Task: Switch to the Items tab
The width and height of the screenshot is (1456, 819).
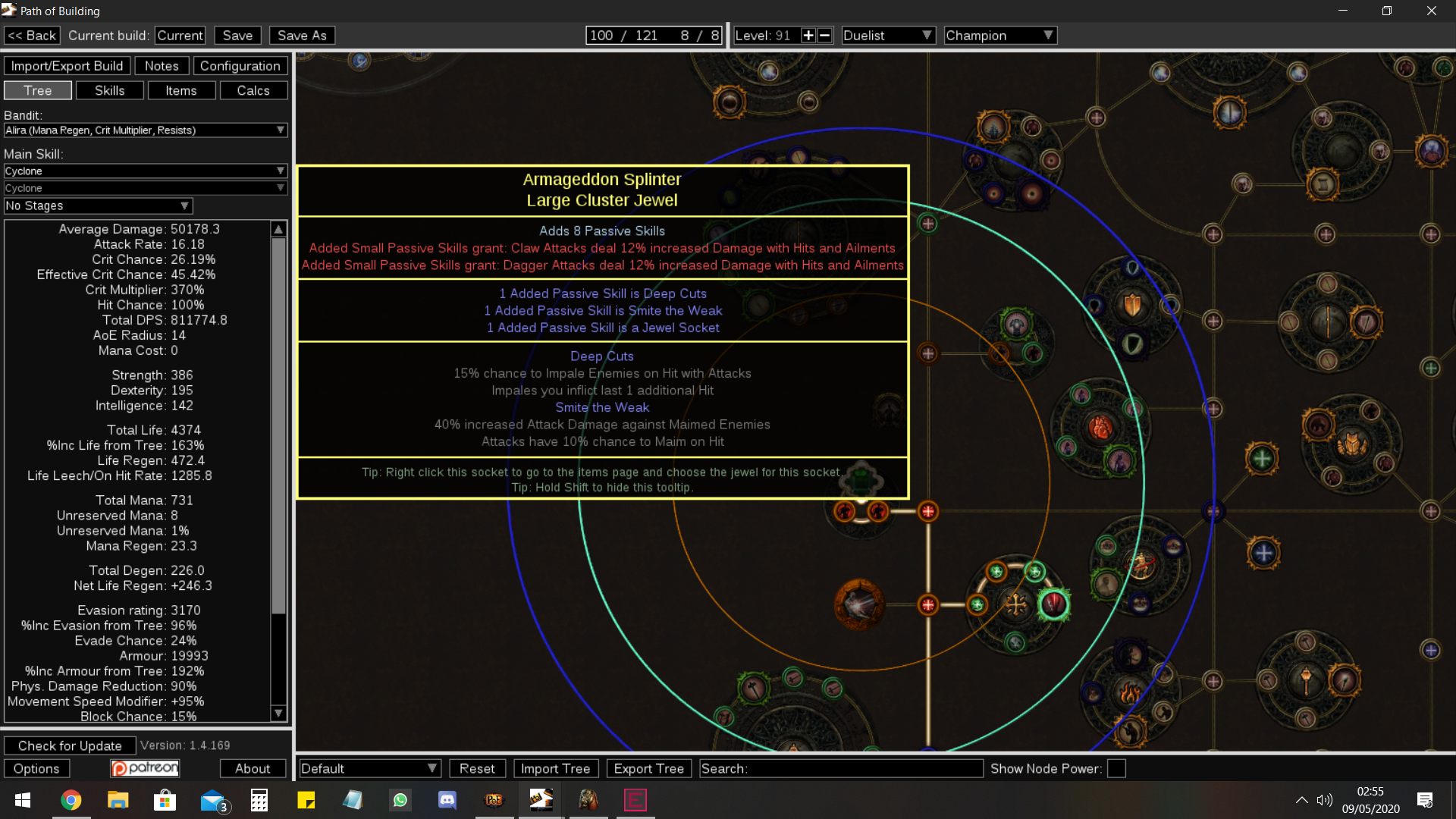Action: pyautogui.click(x=182, y=89)
